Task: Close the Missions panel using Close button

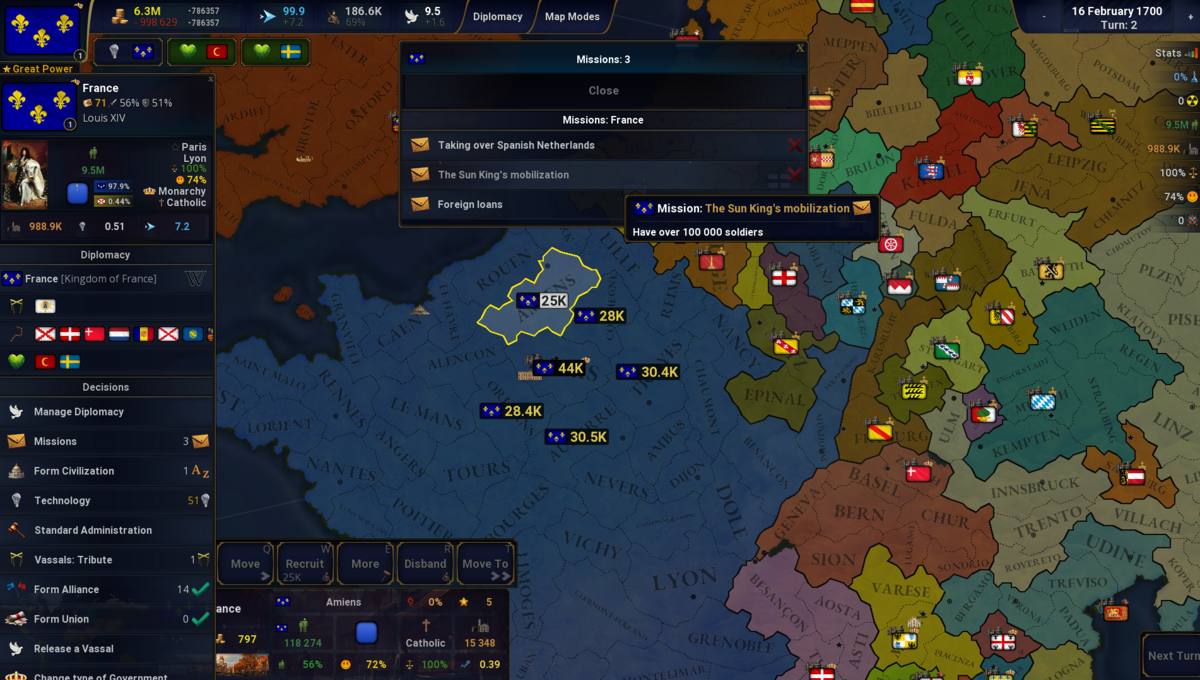Action: tap(603, 91)
